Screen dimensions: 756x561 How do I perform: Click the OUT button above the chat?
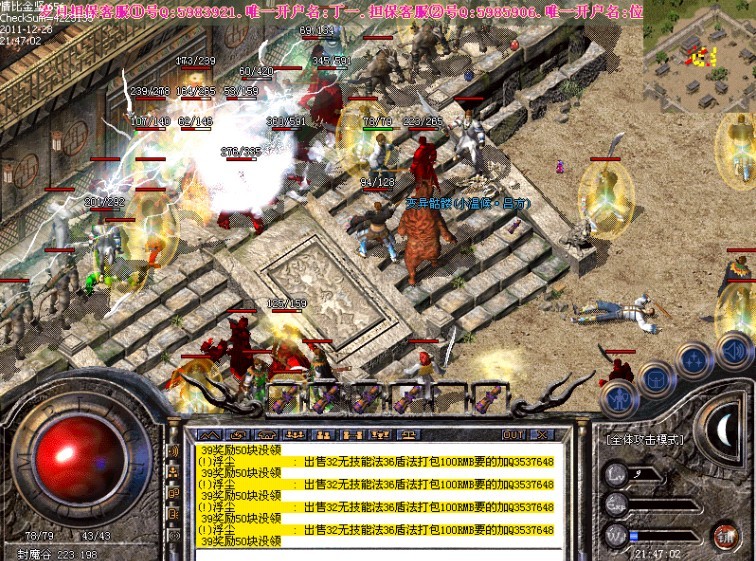point(512,435)
